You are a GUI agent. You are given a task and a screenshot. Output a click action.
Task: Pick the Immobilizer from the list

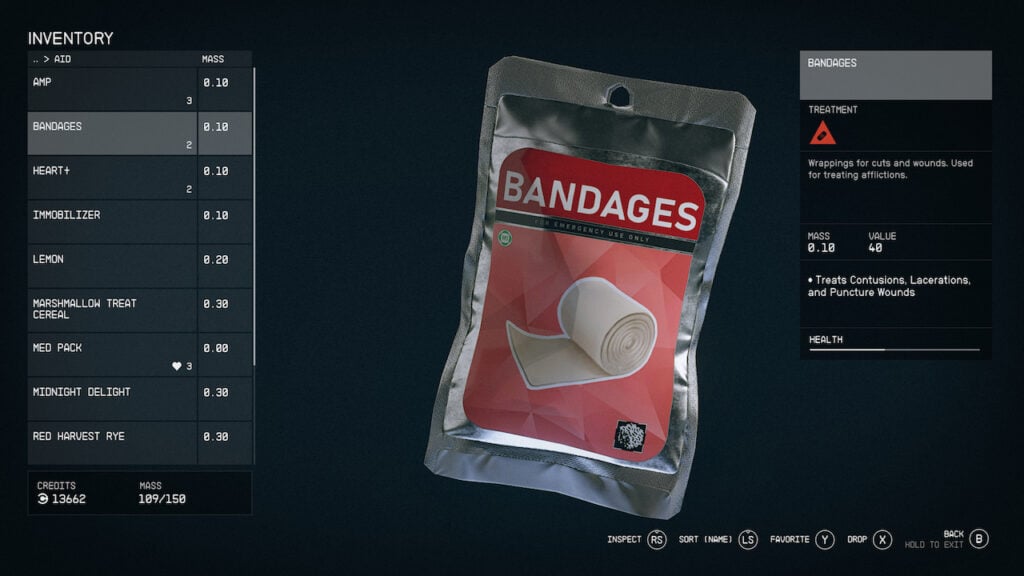112,221
